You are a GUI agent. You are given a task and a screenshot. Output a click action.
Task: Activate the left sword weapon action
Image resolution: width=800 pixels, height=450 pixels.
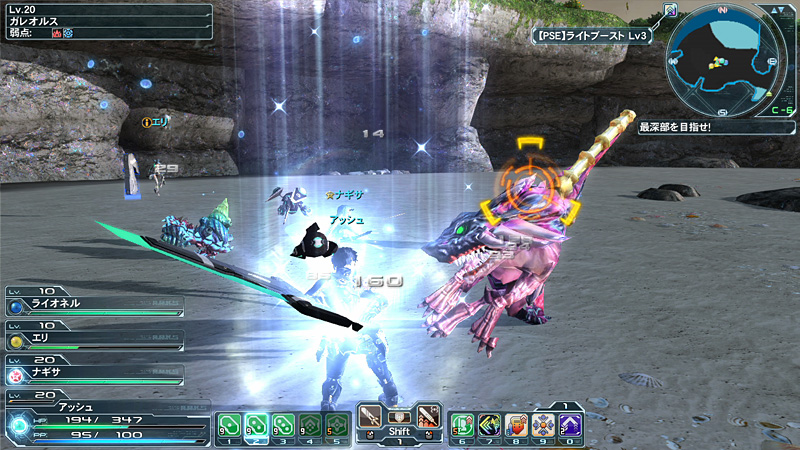pyautogui.click(x=369, y=416)
